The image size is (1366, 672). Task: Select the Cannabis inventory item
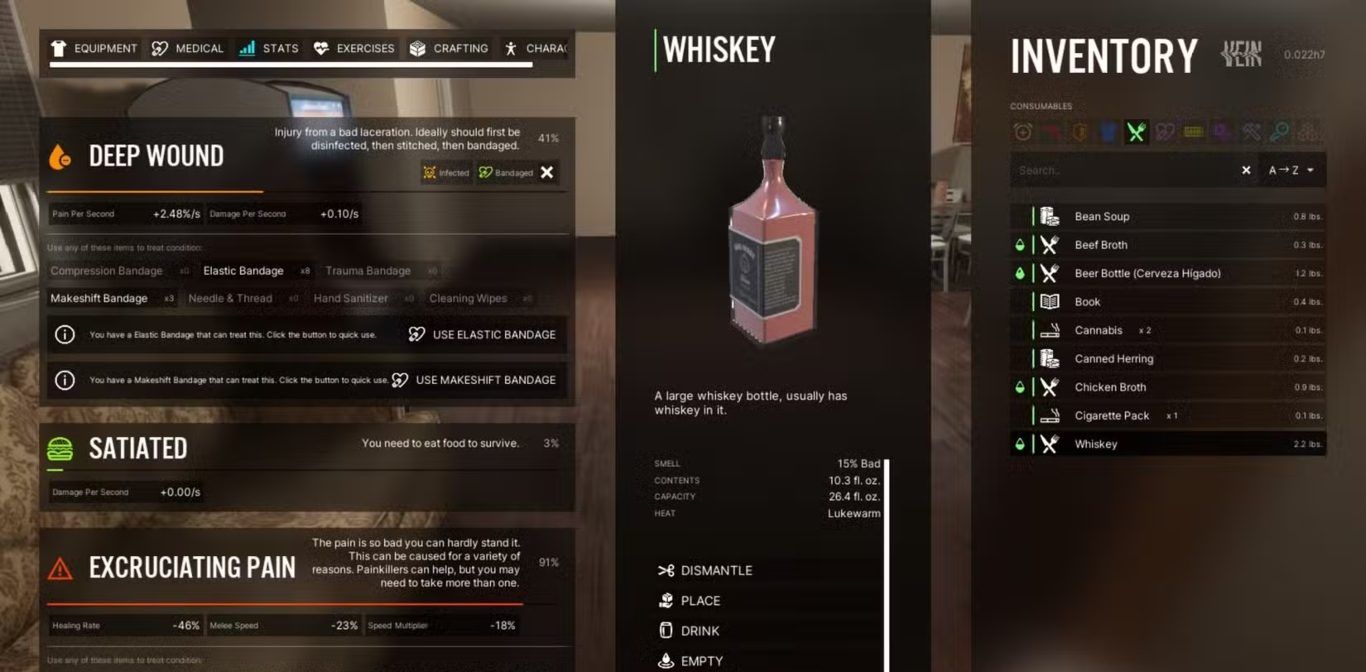click(x=1098, y=331)
